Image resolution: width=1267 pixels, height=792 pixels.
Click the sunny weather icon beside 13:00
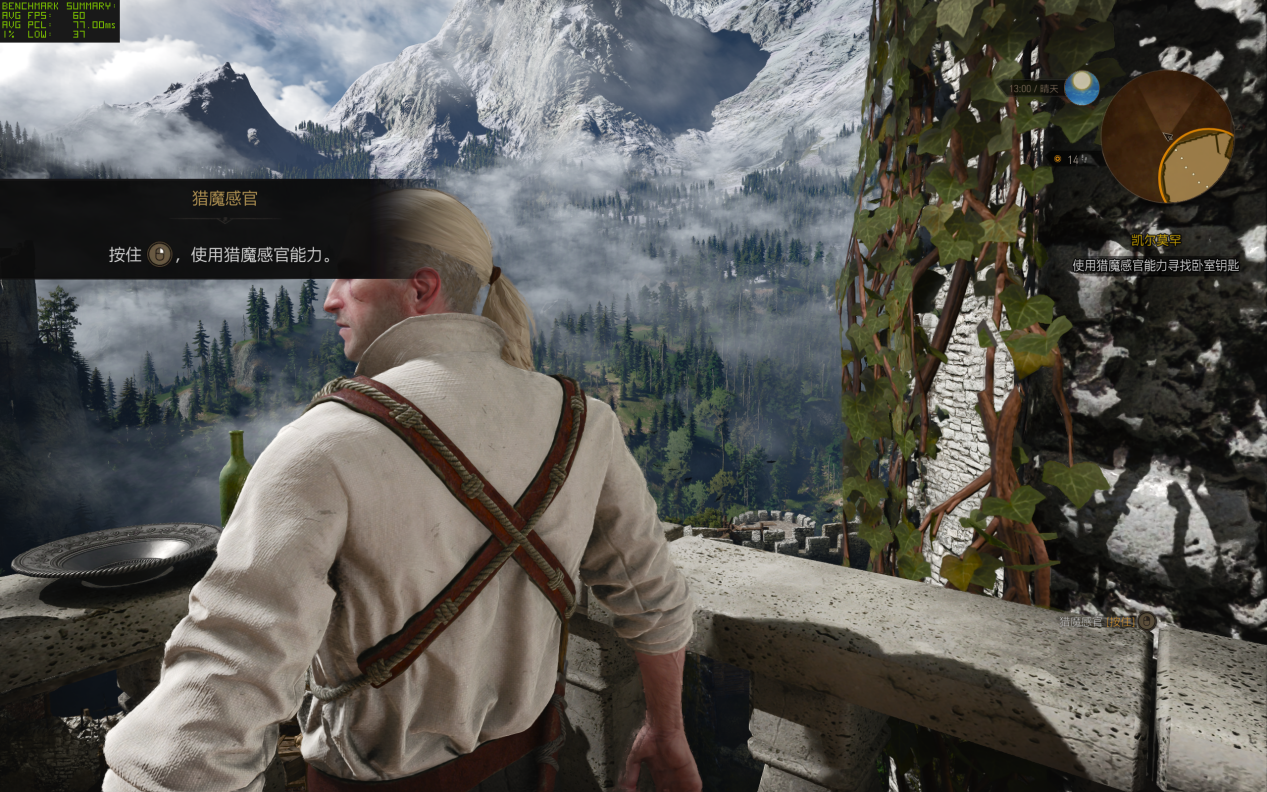coord(1081,89)
